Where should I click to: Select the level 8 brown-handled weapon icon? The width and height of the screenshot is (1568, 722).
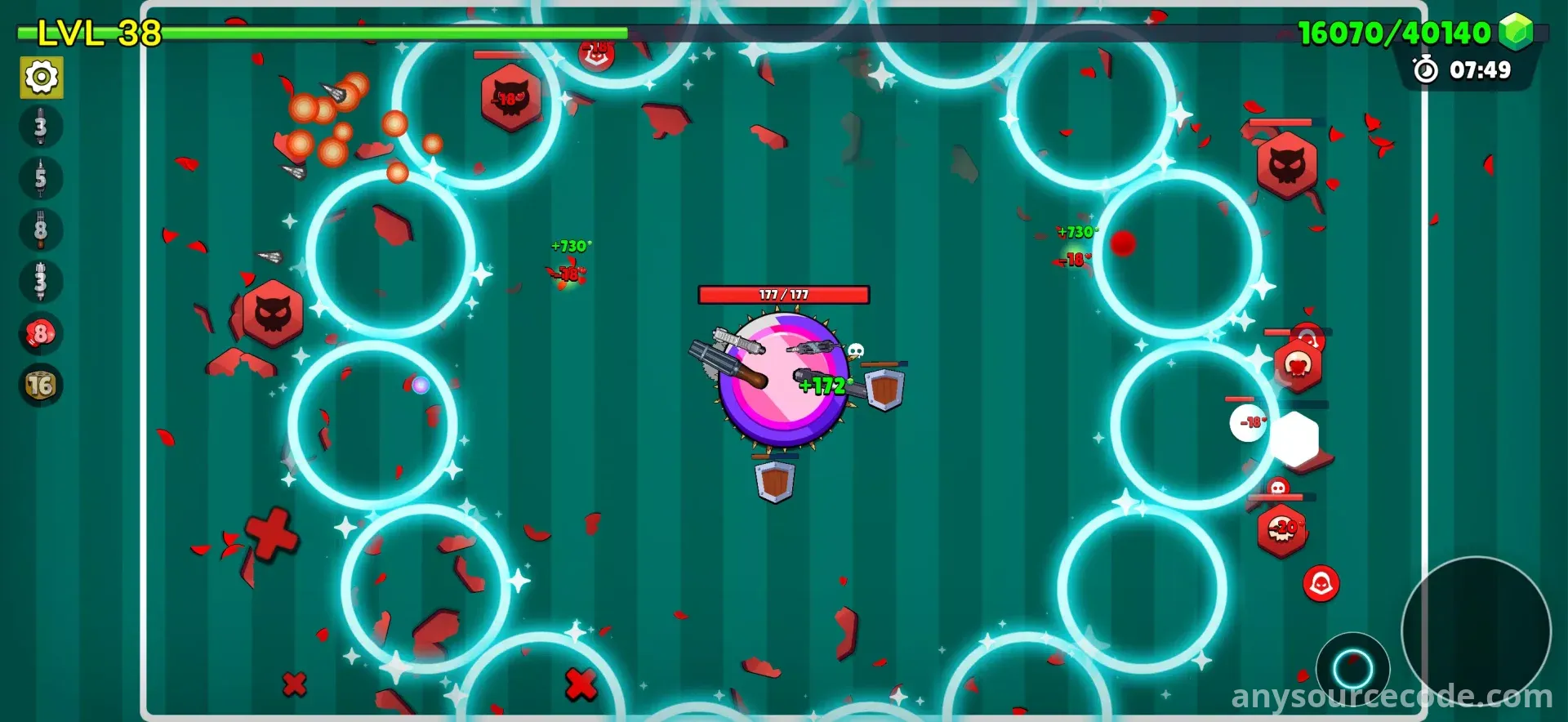pyautogui.click(x=41, y=230)
